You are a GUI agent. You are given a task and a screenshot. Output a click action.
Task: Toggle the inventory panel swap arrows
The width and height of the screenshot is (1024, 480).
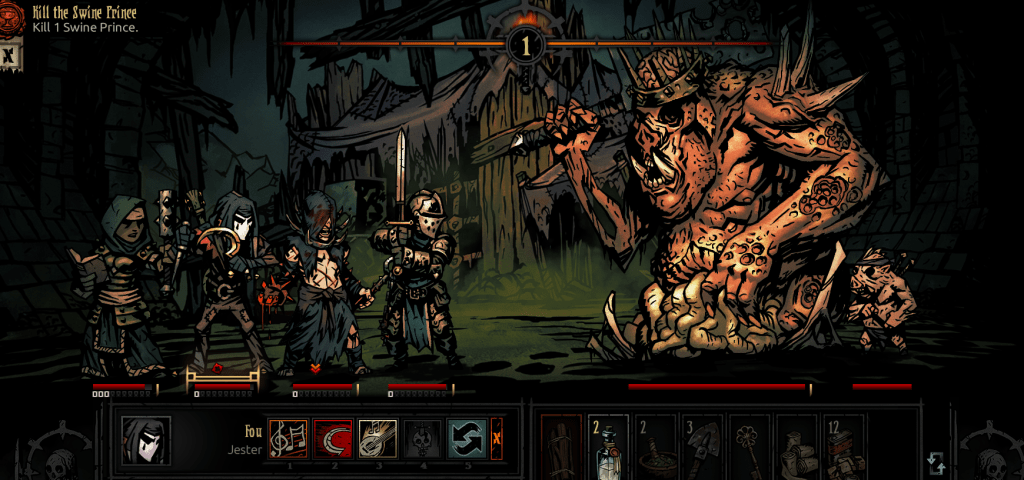click(936, 463)
